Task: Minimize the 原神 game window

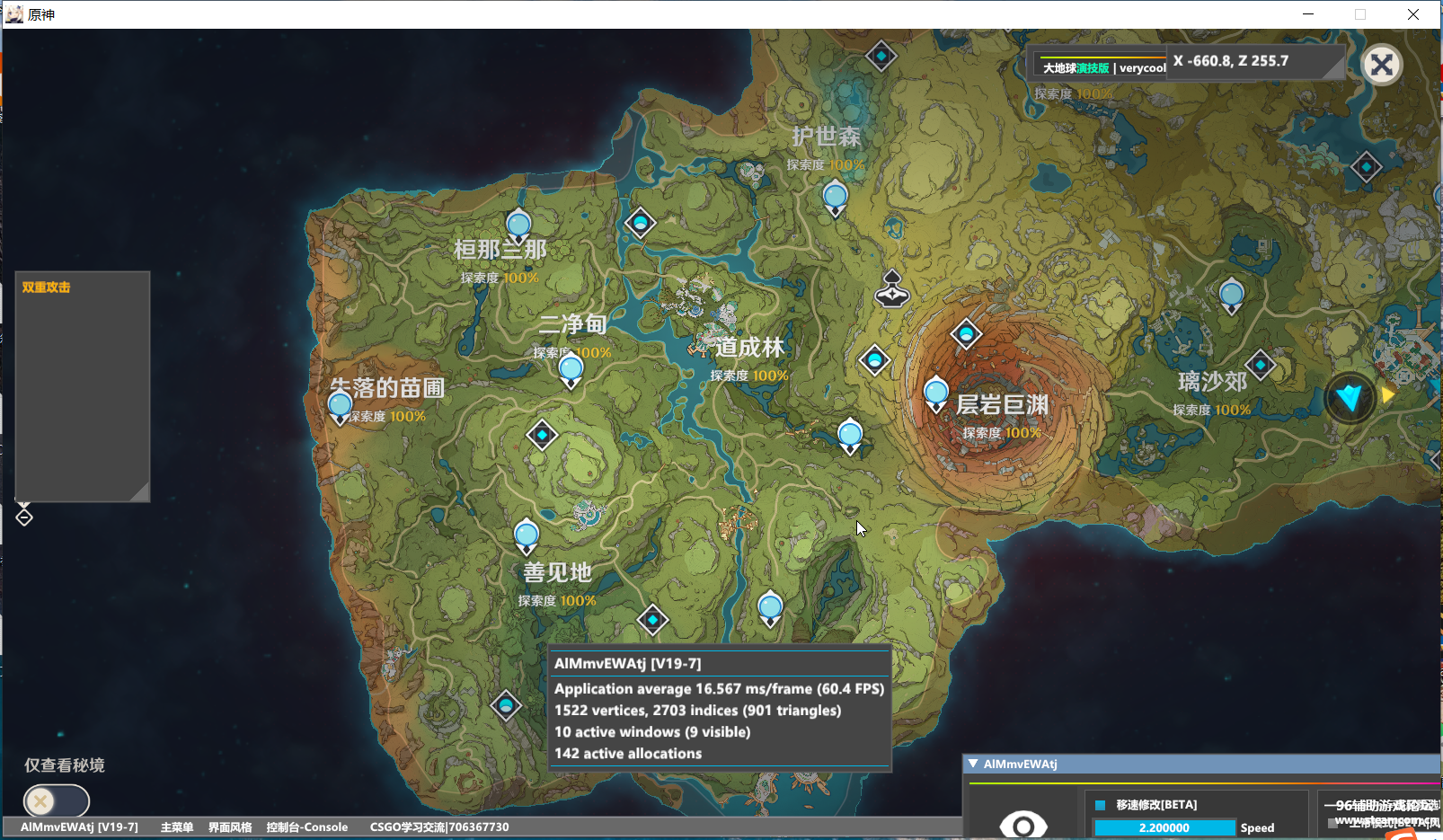Action: click(1308, 14)
